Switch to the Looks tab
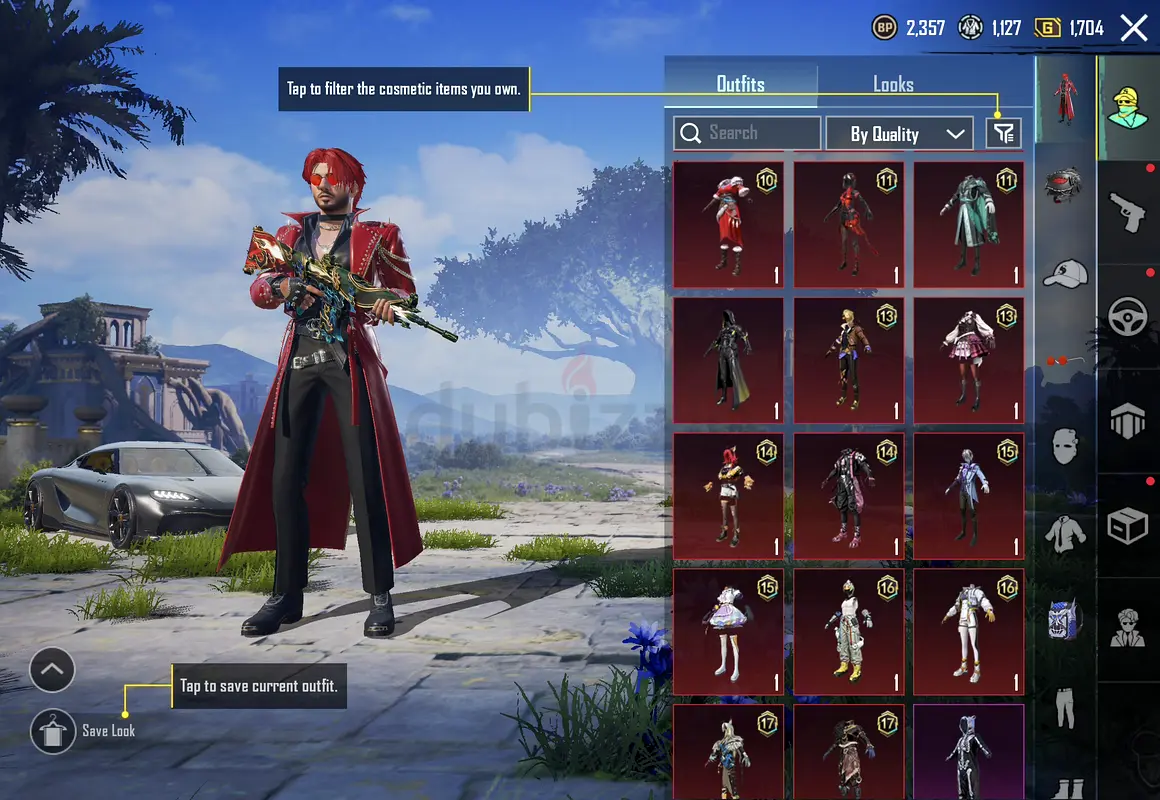 pos(892,85)
